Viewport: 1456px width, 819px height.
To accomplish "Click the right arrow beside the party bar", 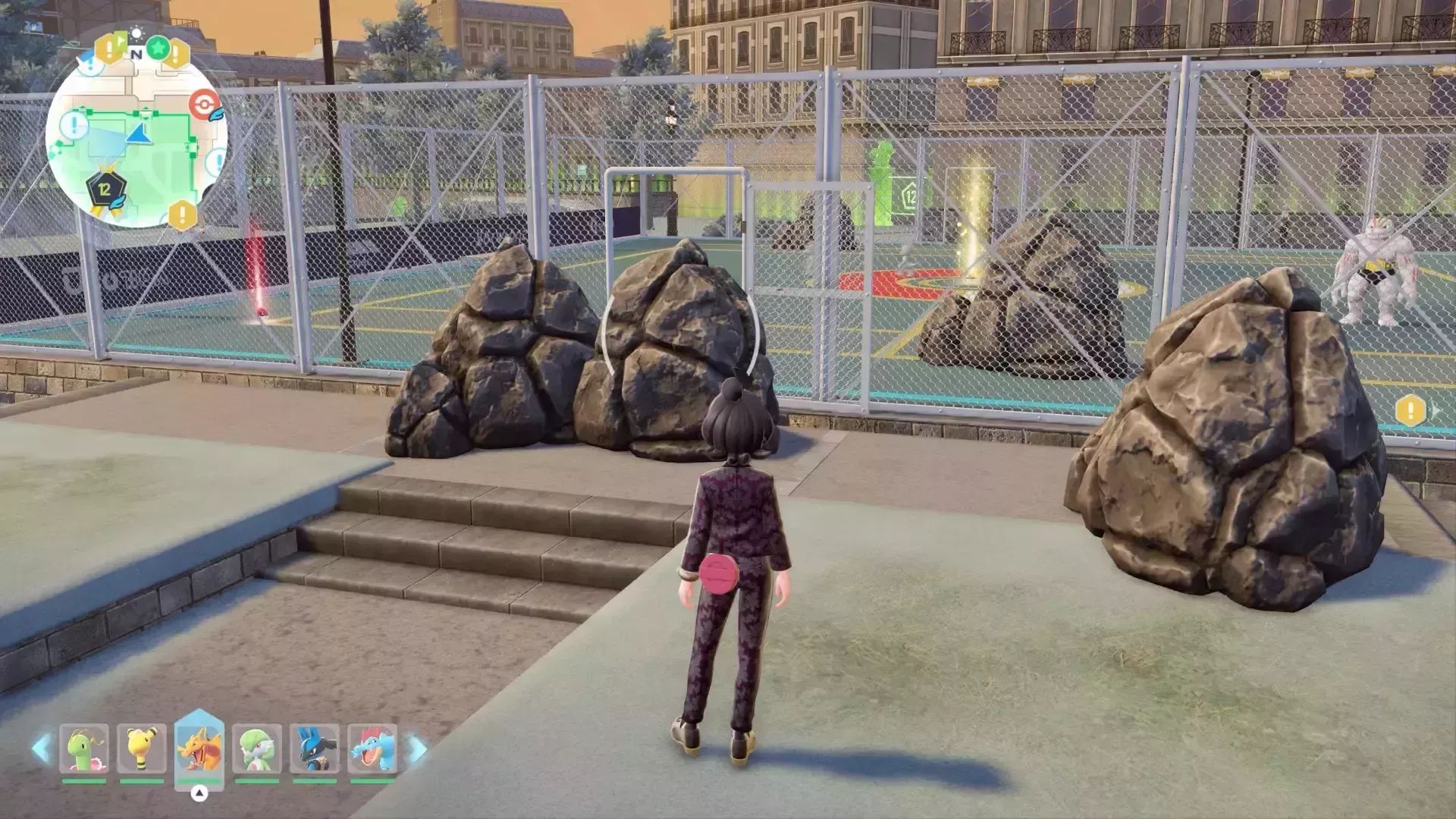I will pos(418,748).
